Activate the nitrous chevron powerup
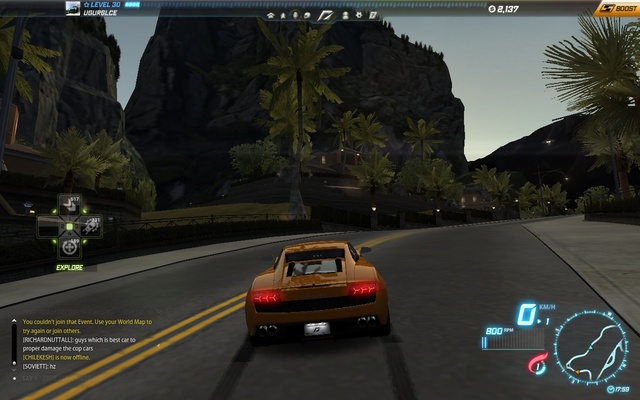This screenshot has width=640, height=400. click(x=69, y=204)
